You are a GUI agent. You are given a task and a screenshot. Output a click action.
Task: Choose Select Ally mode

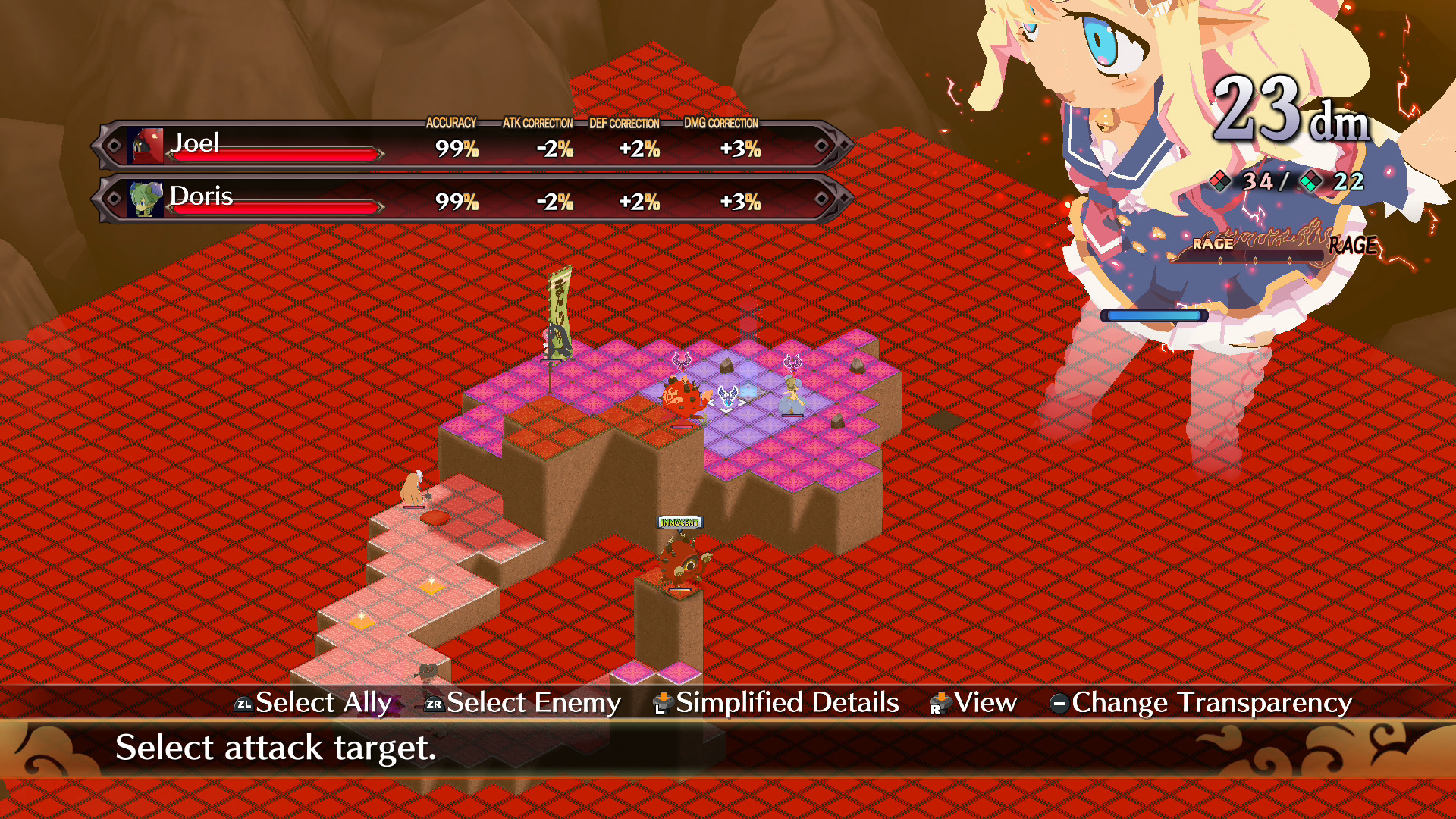click(x=321, y=703)
